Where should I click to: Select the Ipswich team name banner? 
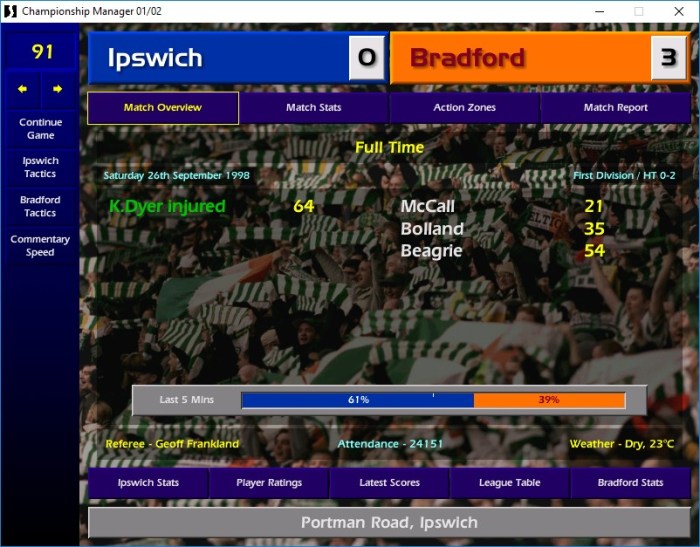coord(217,58)
